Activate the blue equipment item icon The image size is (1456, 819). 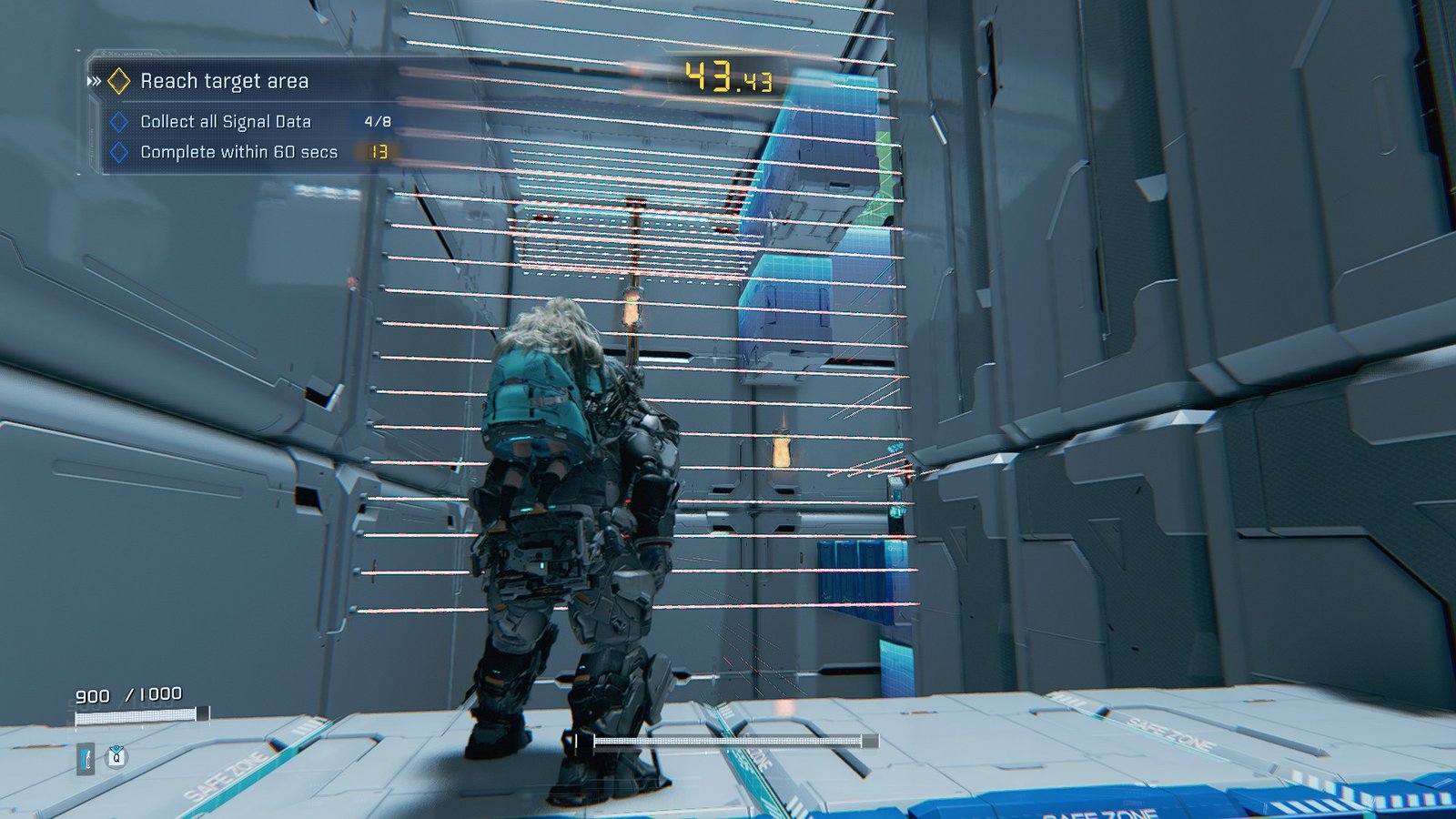pyautogui.click(x=86, y=758)
